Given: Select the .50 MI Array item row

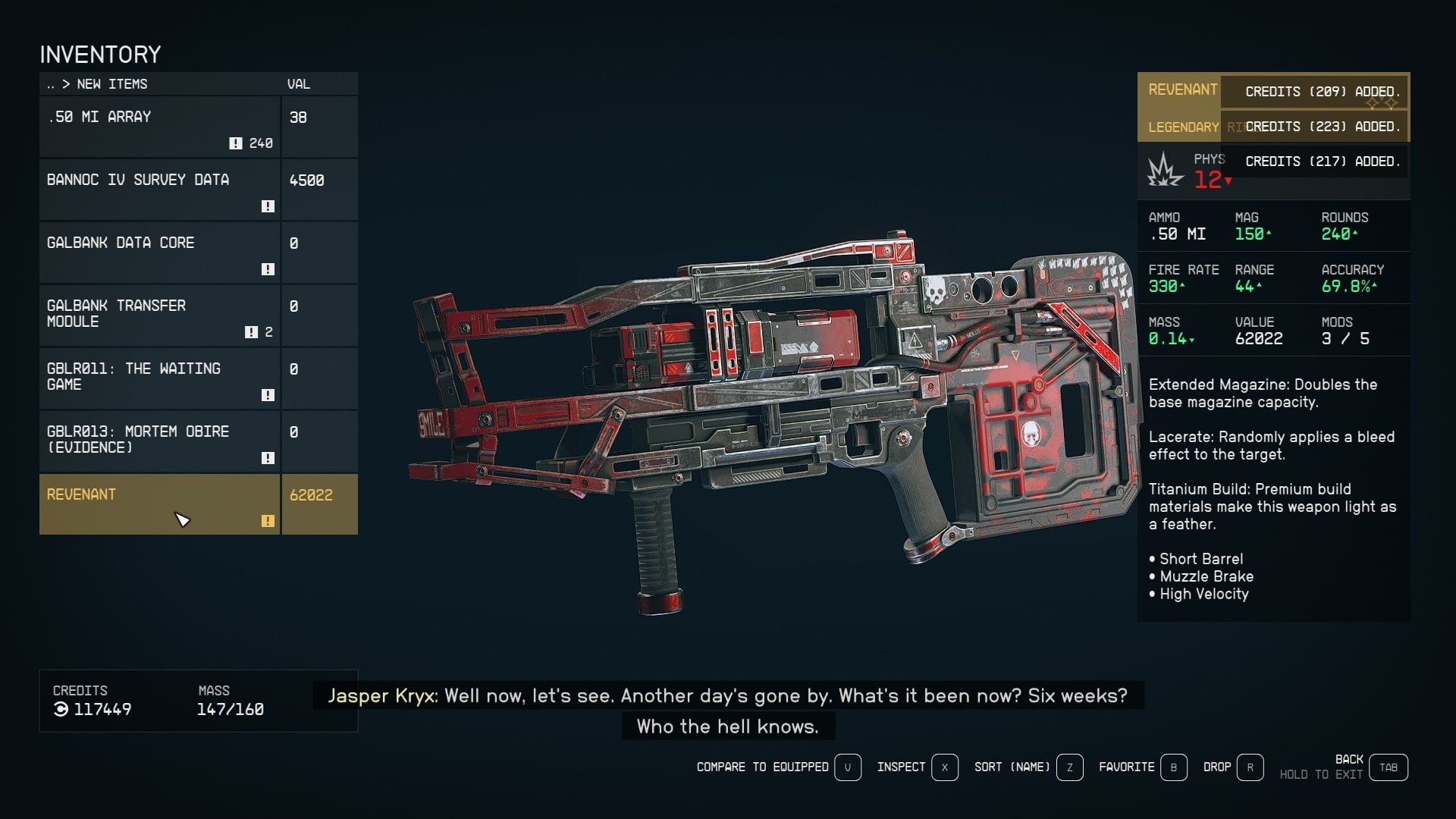Looking at the screenshot, I should pos(159,127).
